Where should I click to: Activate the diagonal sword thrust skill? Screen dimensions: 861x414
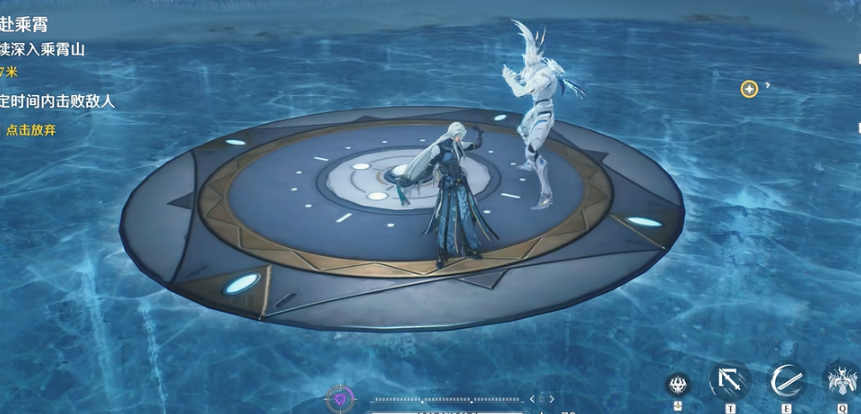[x=731, y=381]
